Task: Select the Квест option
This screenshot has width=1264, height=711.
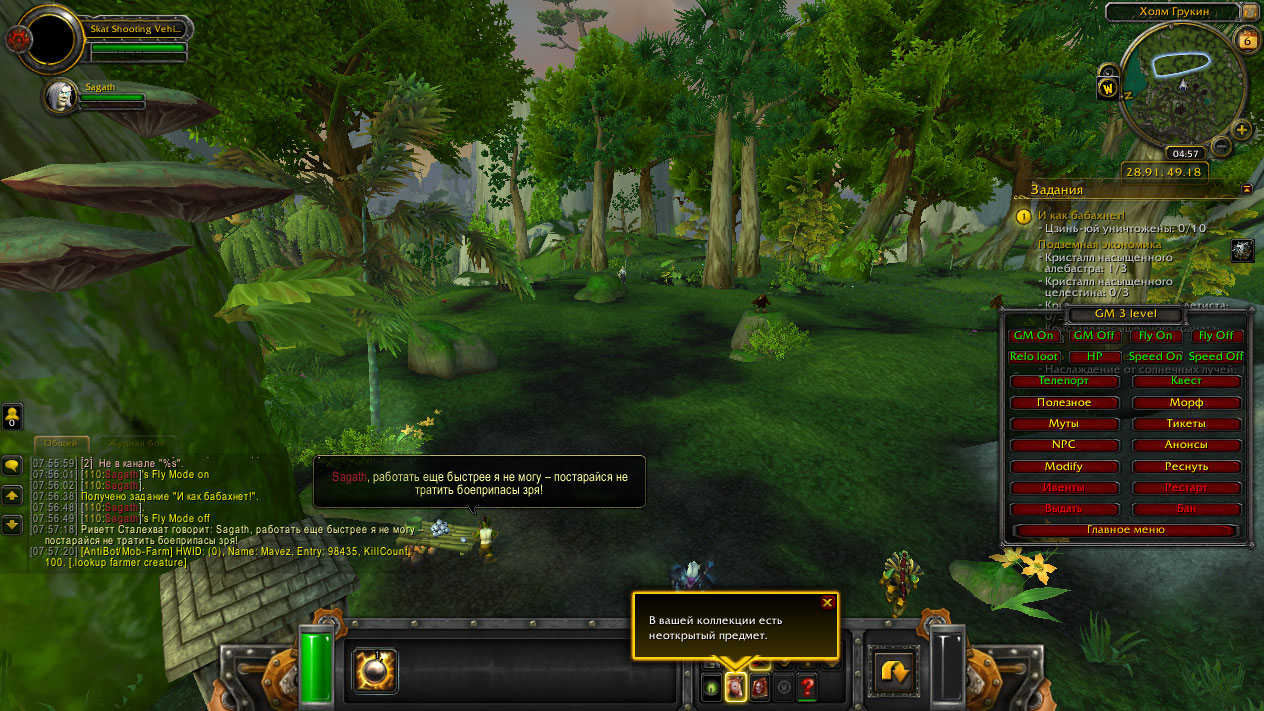Action: [1186, 381]
